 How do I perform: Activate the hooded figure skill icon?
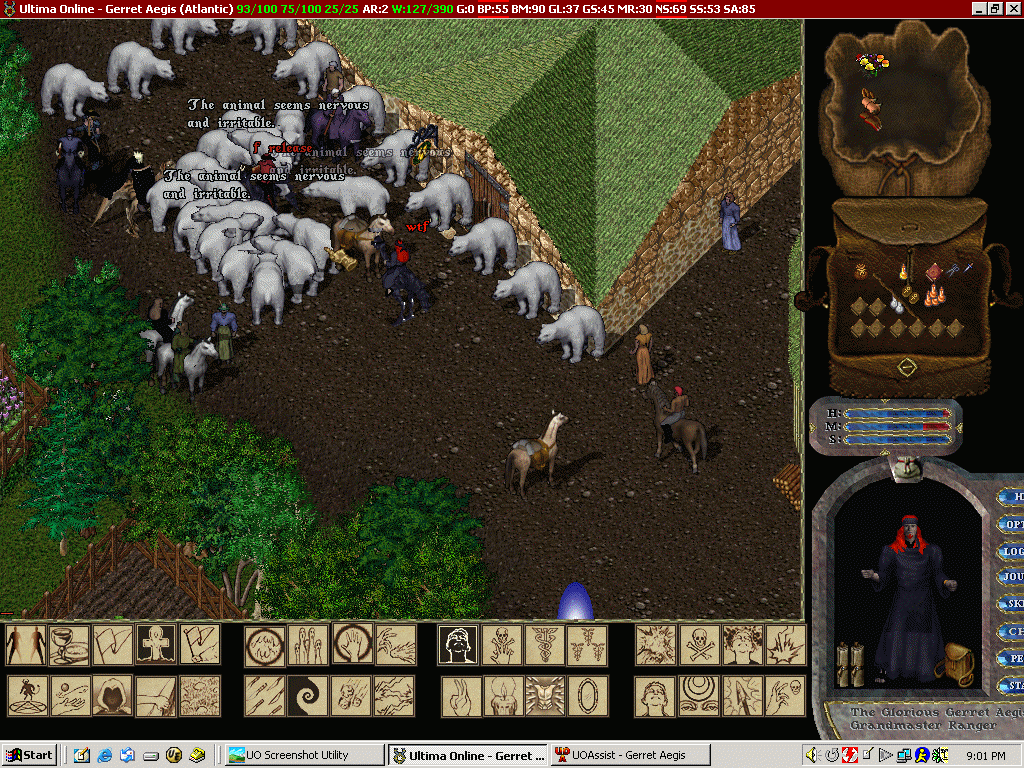(113, 695)
